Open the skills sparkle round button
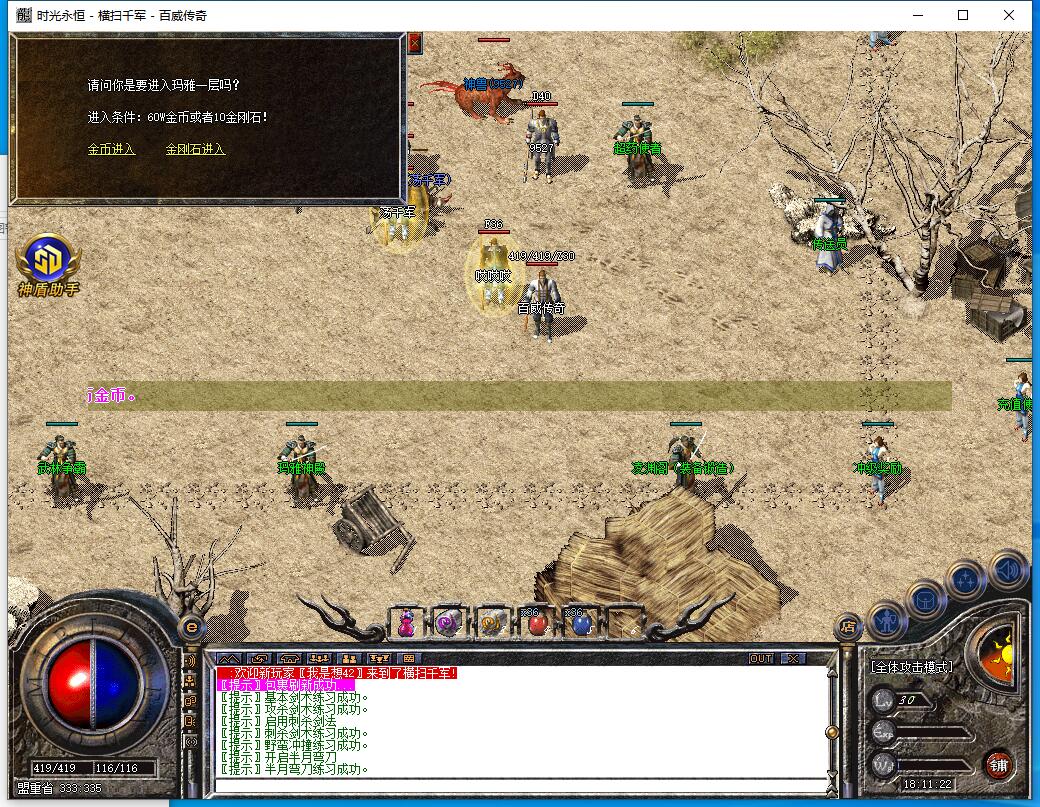 [966, 580]
